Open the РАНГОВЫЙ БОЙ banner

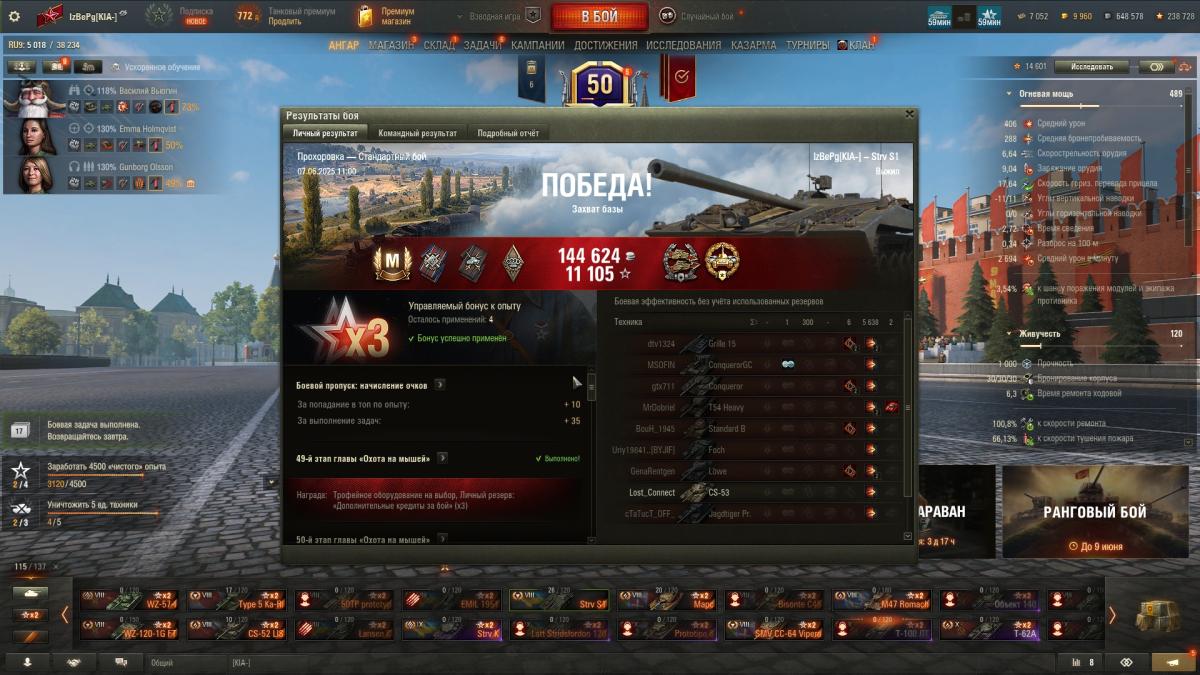click(x=1094, y=512)
